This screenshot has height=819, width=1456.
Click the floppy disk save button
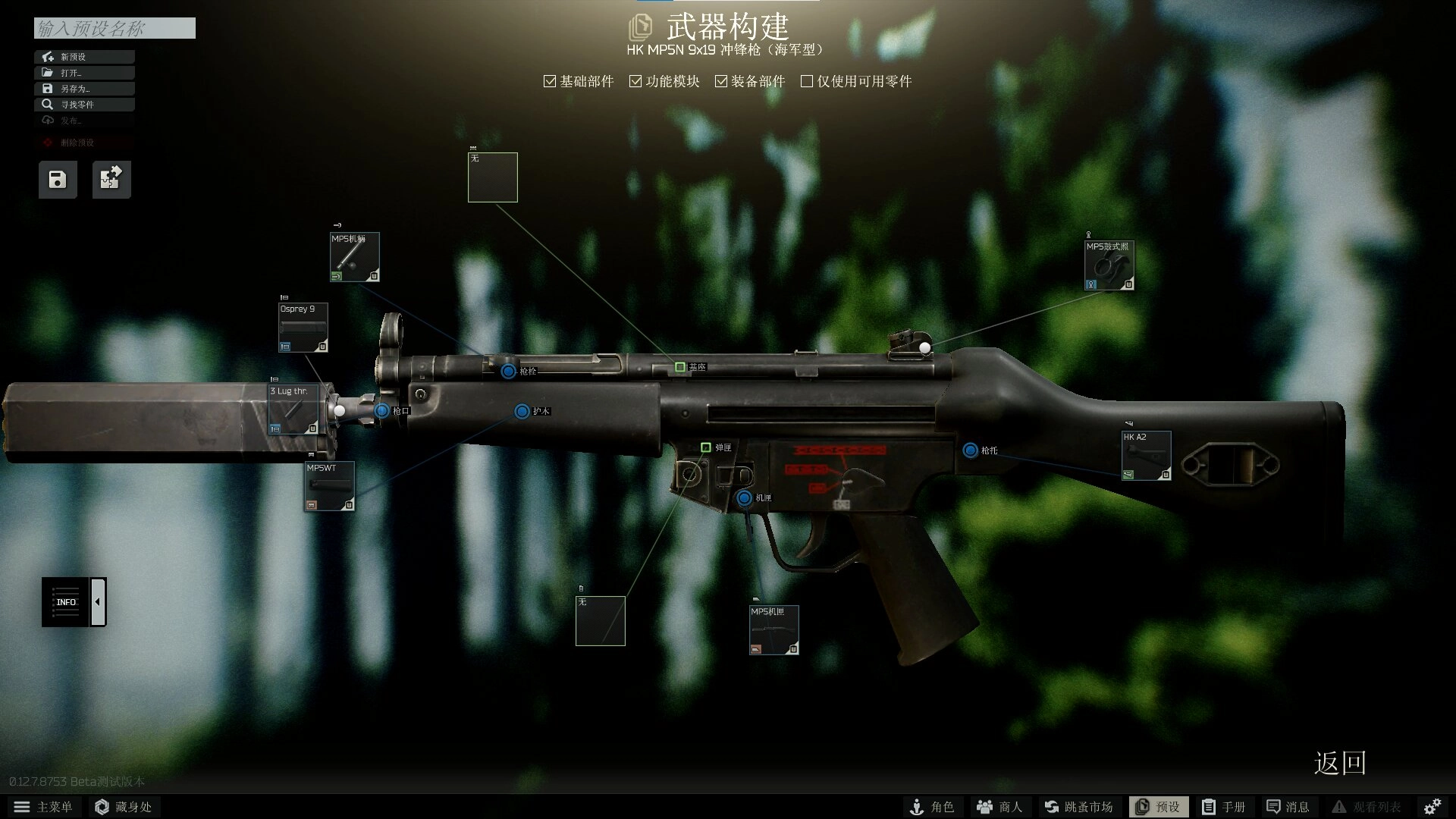pos(58,180)
